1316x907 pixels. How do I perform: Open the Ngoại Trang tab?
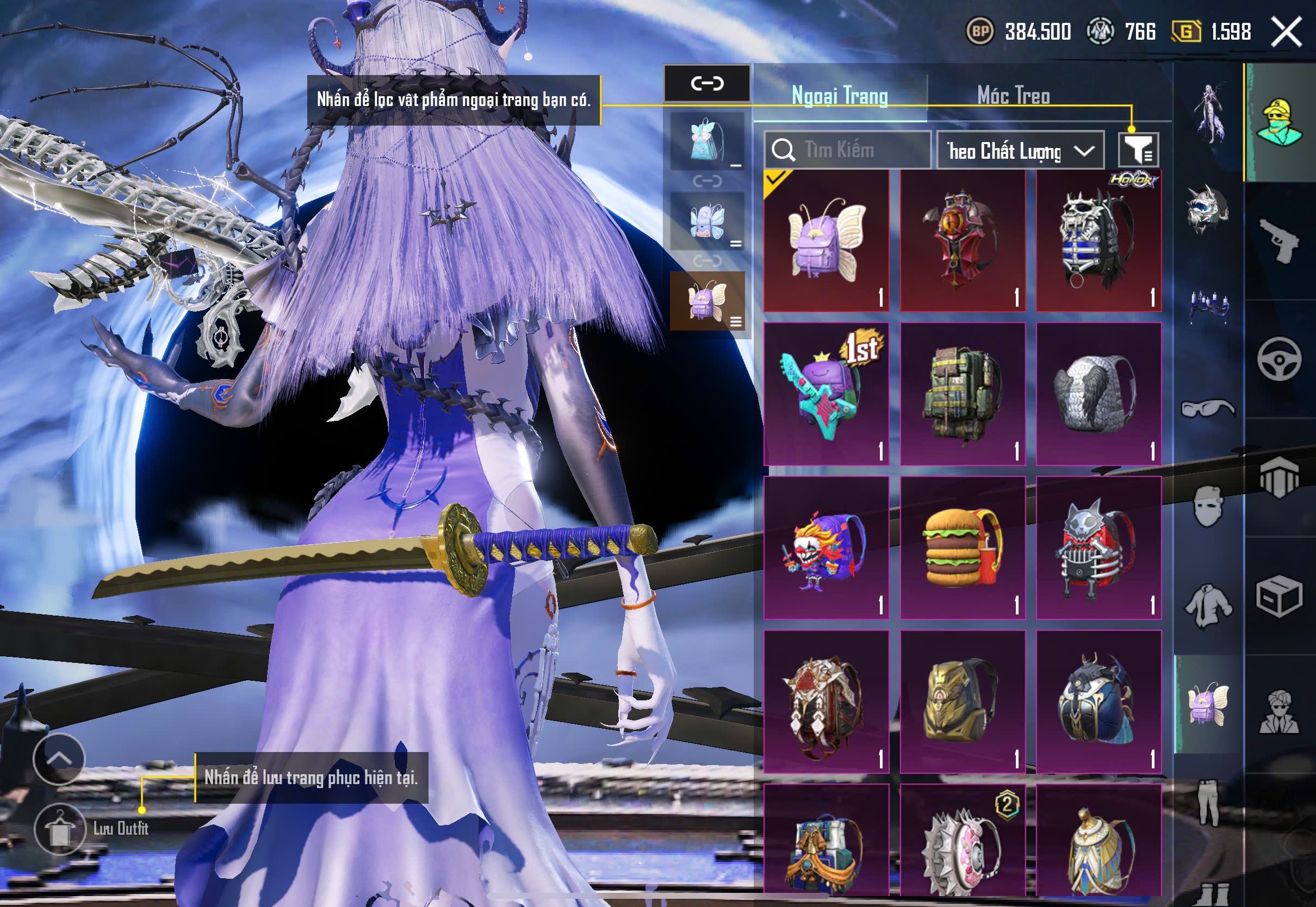pyautogui.click(x=840, y=96)
